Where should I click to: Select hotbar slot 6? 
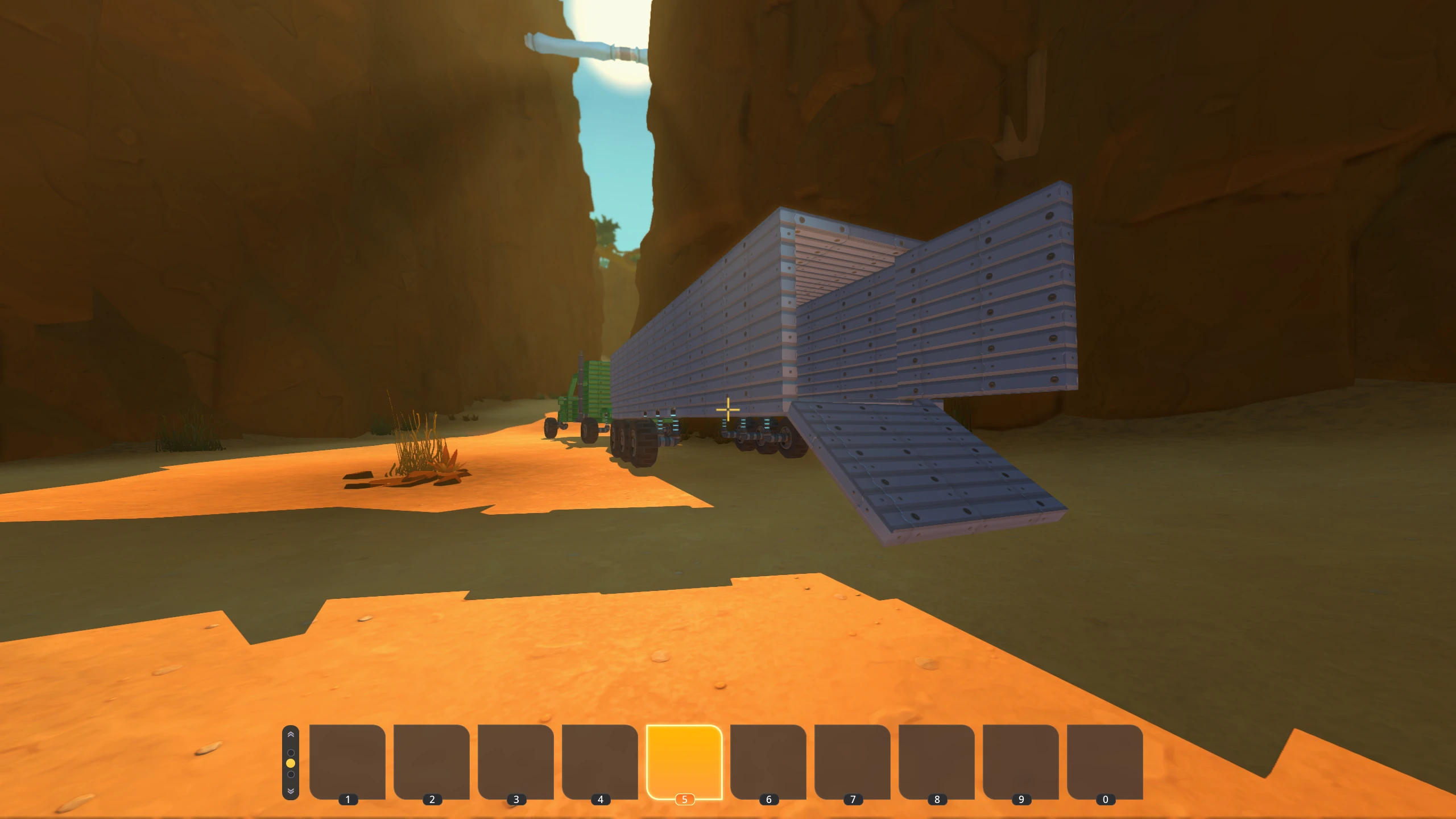point(768,762)
